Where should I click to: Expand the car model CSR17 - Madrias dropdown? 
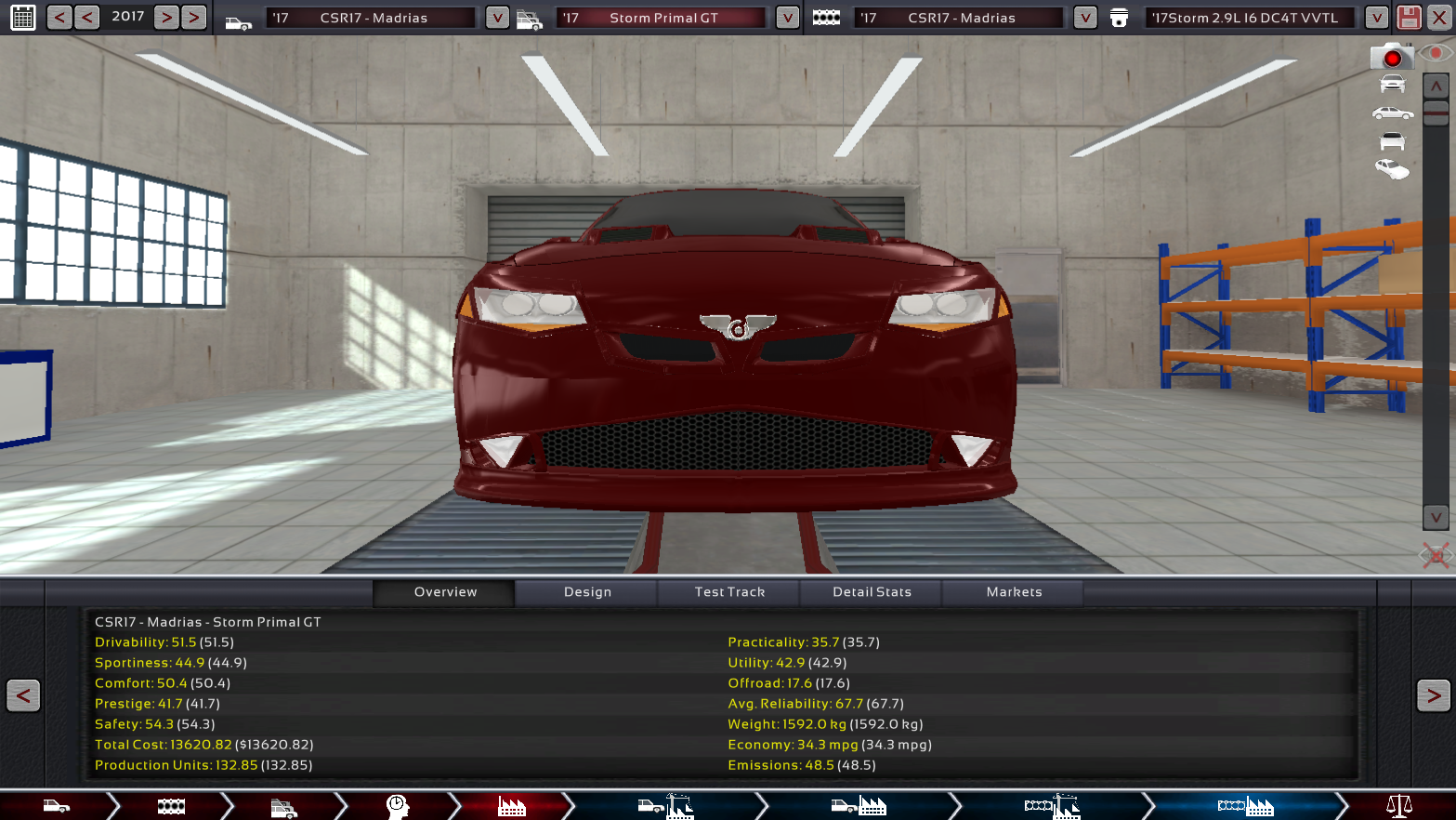point(497,18)
